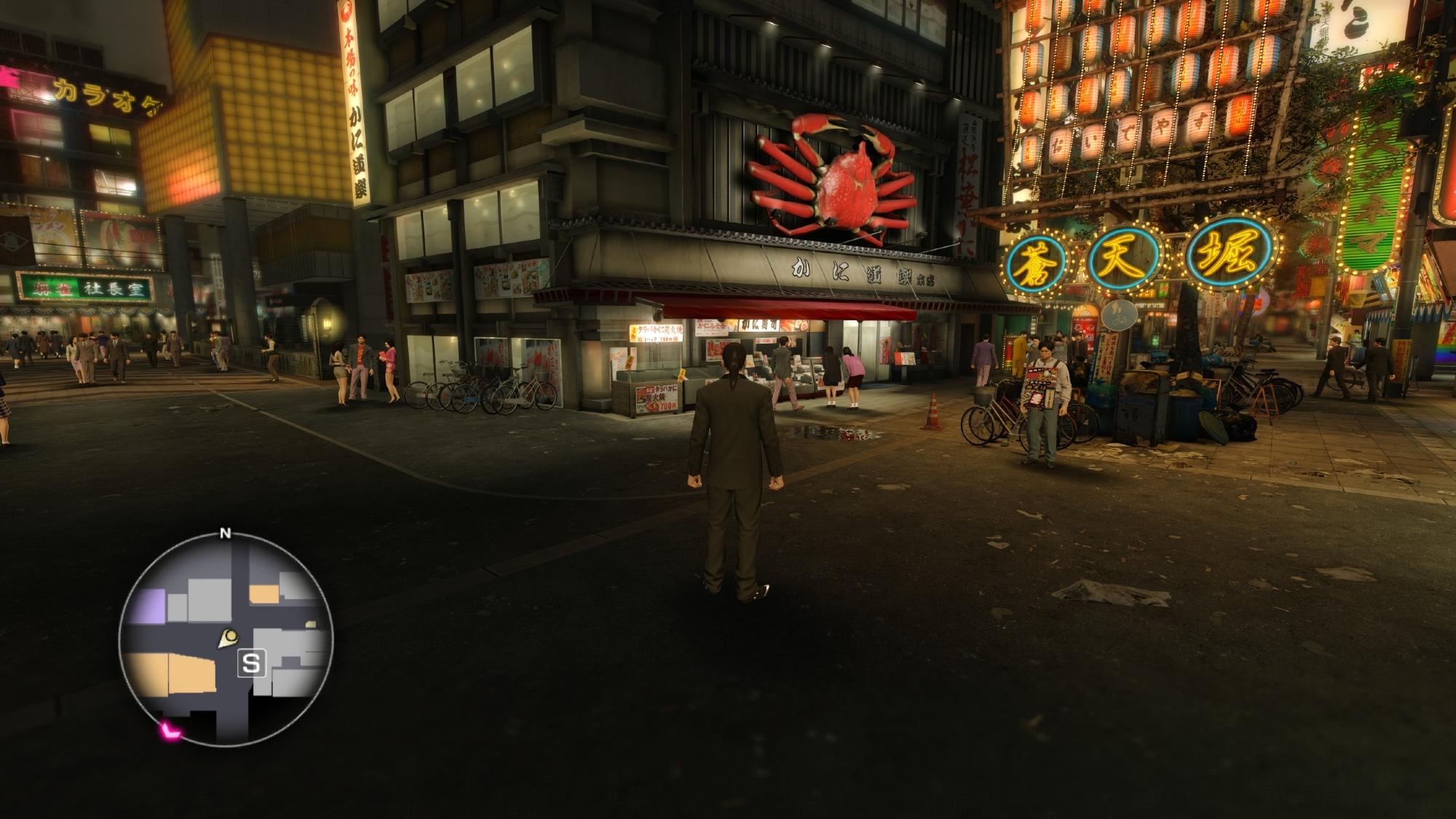Select the S marker on the minimap

[x=251, y=664]
